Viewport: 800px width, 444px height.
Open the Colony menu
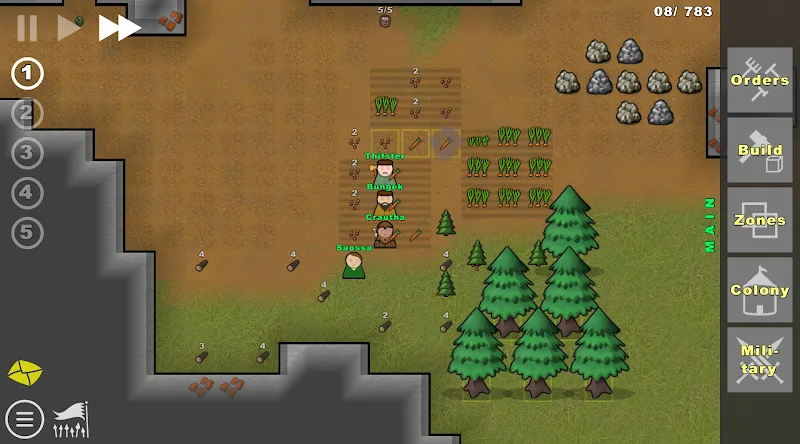(x=759, y=290)
